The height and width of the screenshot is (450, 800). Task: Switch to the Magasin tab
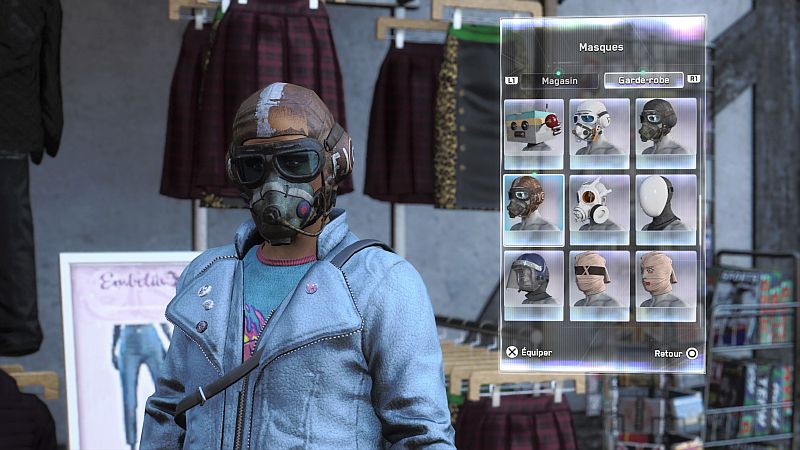click(x=558, y=80)
